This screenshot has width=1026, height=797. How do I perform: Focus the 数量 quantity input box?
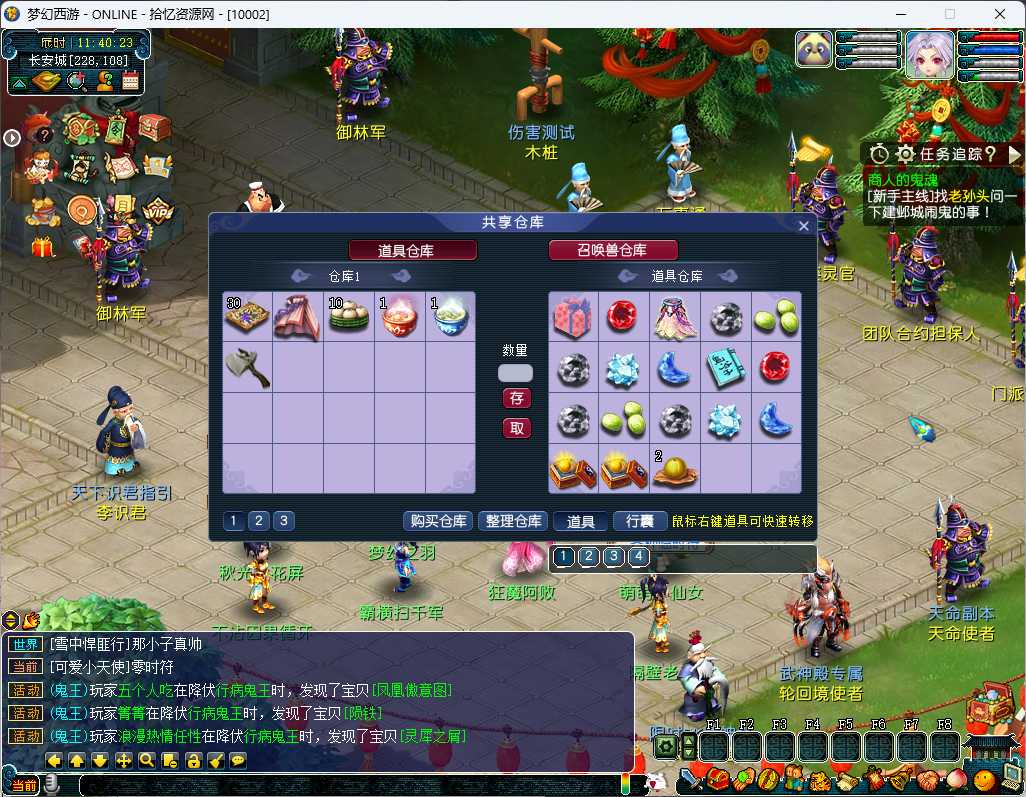[x=516, y=373]
